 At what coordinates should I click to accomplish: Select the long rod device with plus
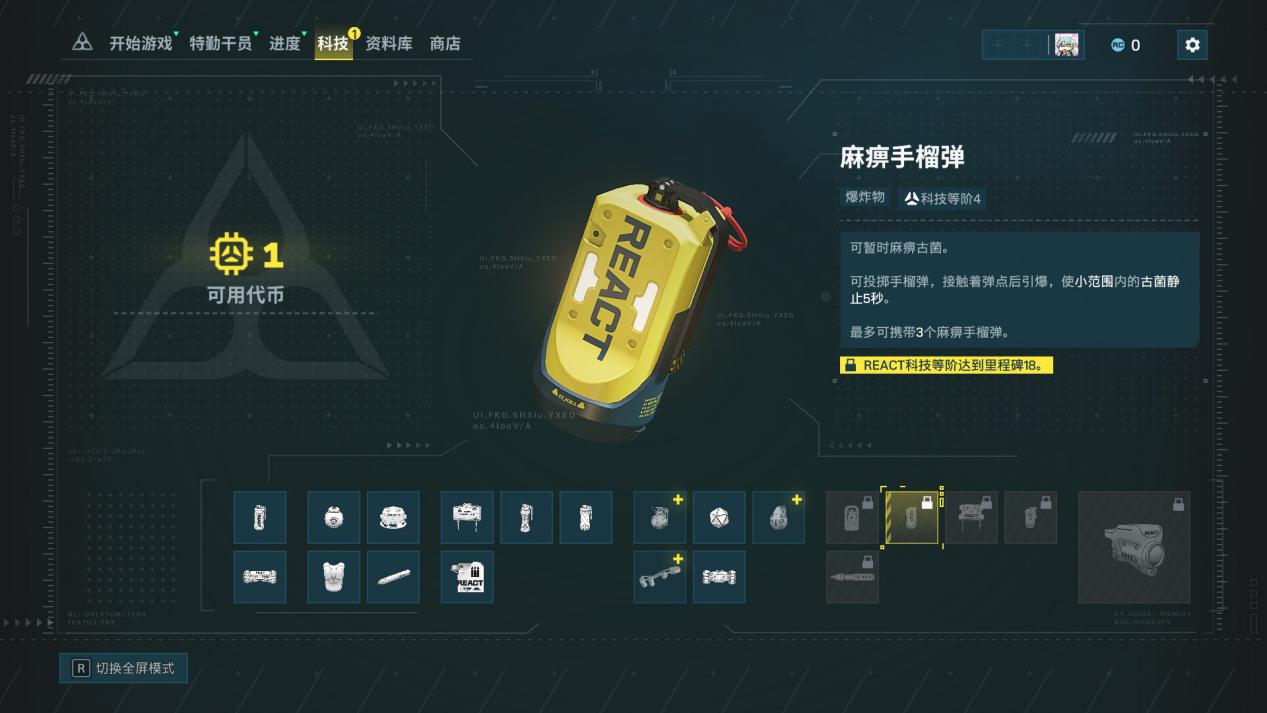(x=660, y=577)
